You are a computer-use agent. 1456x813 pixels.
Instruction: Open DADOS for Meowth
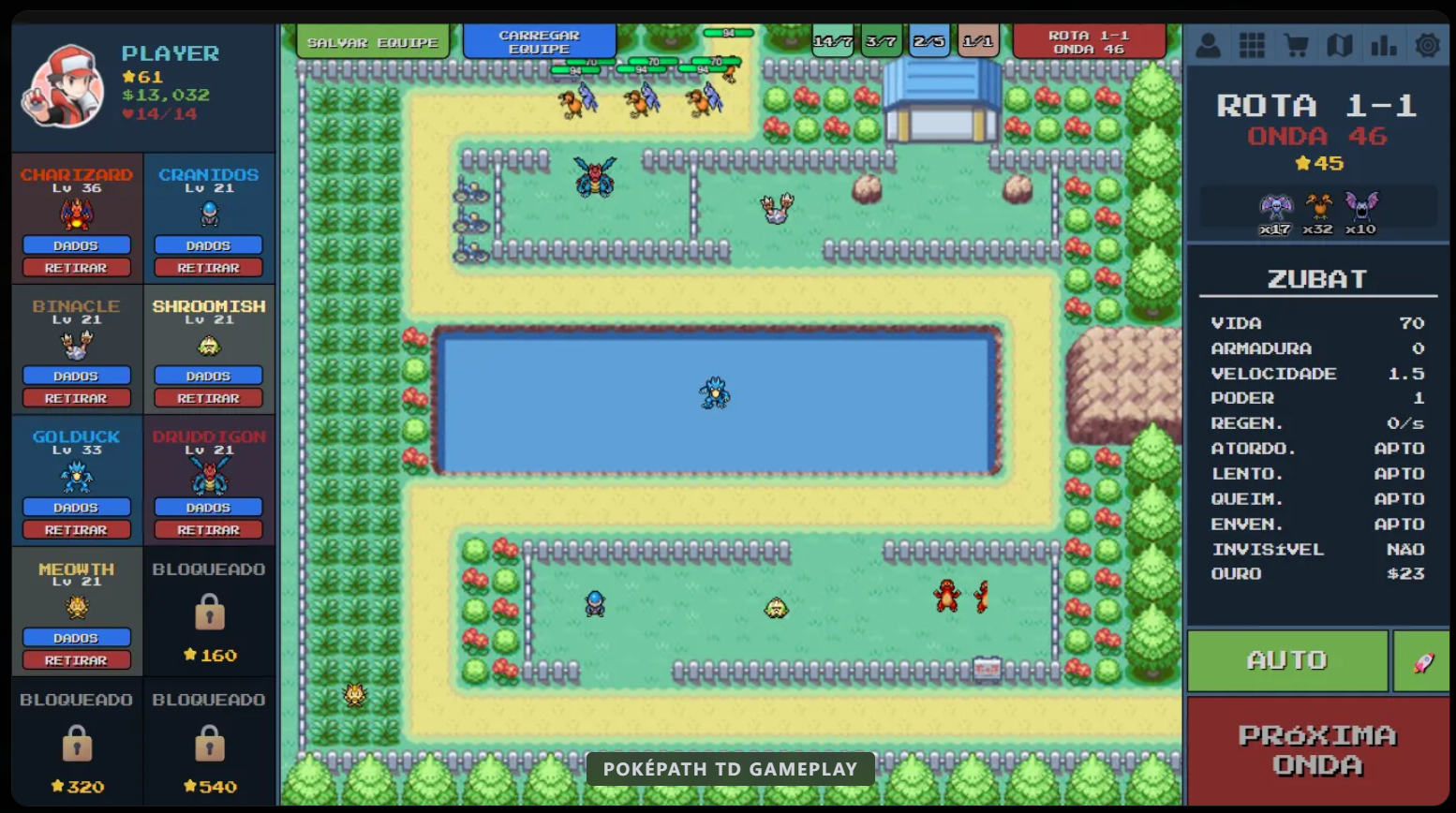(77, 637)
